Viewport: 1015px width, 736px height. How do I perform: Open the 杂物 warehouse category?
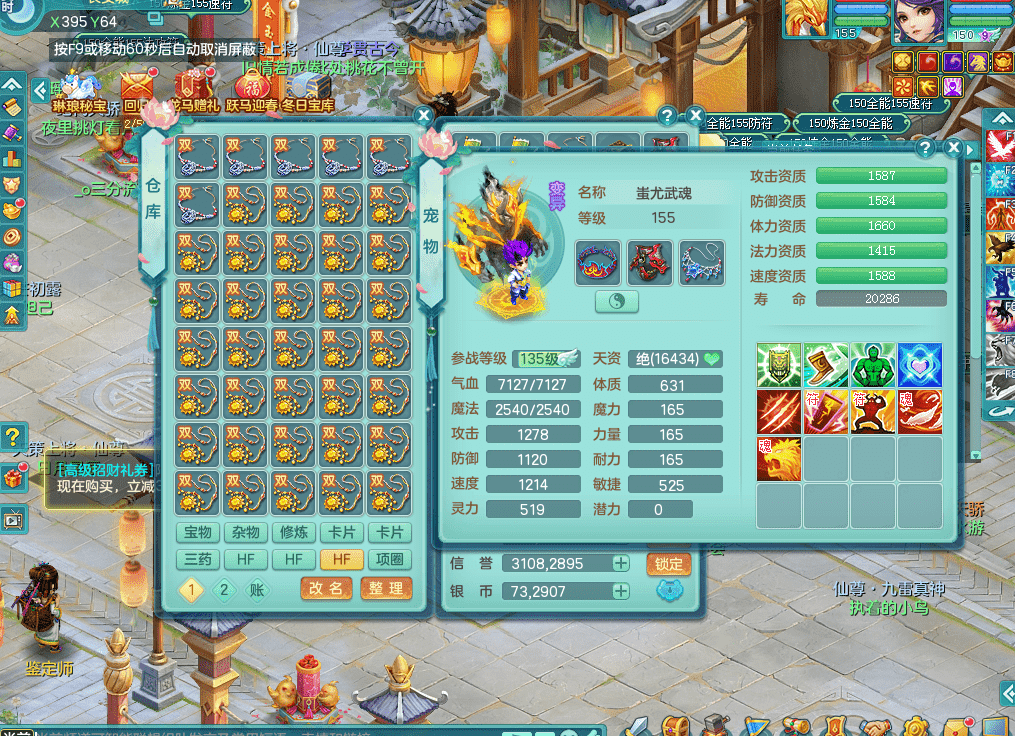[x=246, y=533]
